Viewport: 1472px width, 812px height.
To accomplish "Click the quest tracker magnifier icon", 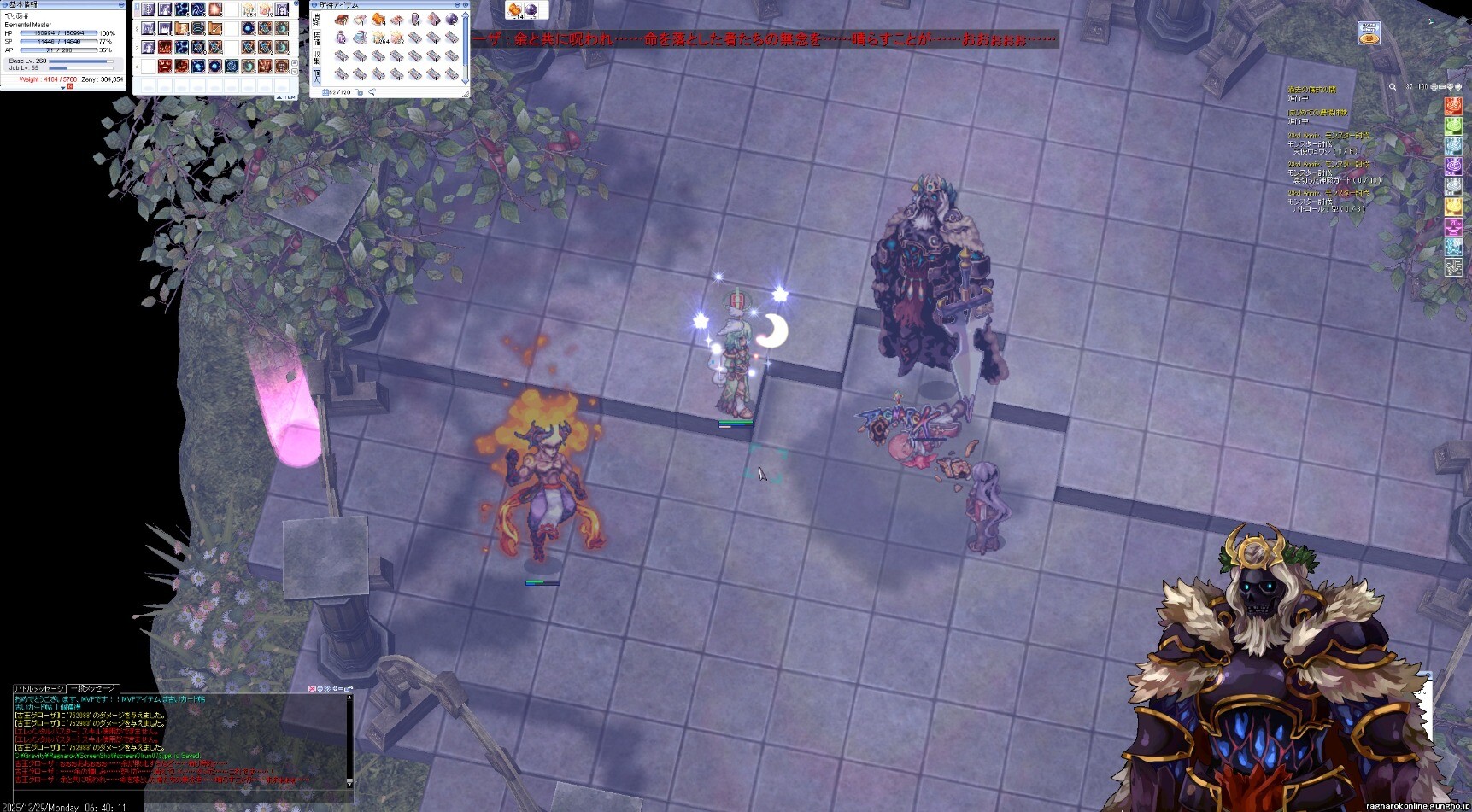I will [1393, 87].
